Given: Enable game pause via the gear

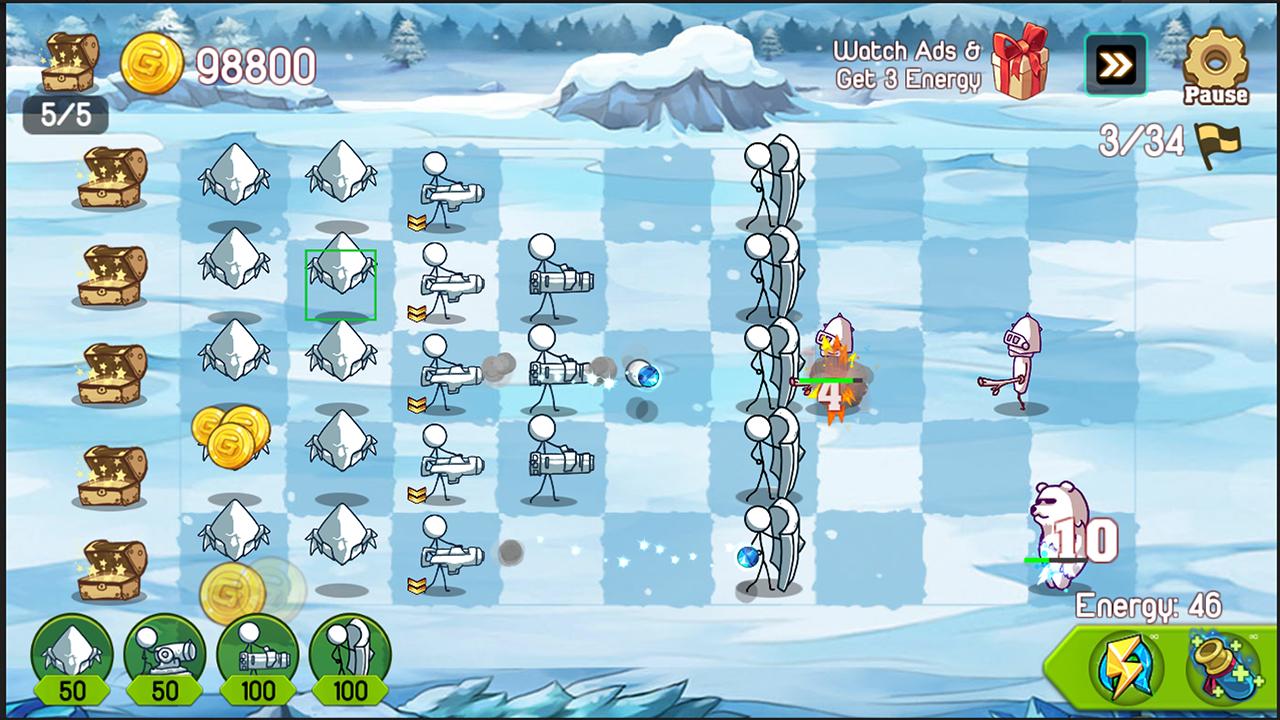Looking at the screenshot, I should pos(1216,65).
